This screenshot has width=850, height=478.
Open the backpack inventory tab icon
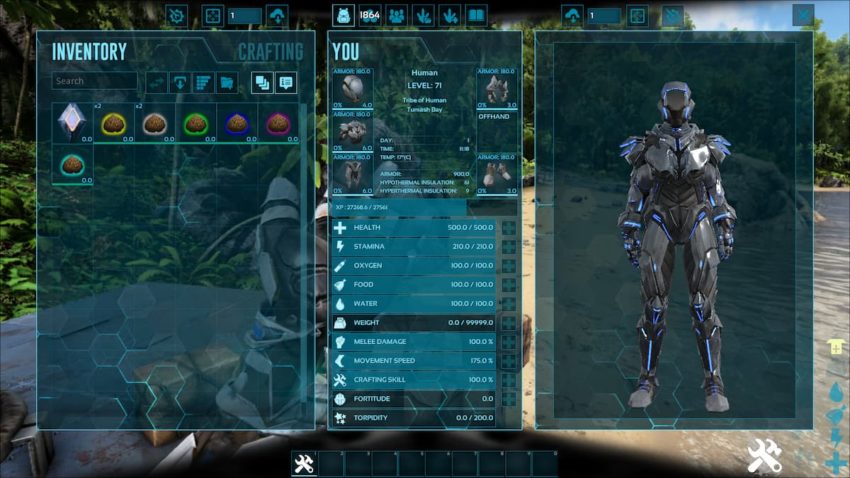[x=343, y=16]
